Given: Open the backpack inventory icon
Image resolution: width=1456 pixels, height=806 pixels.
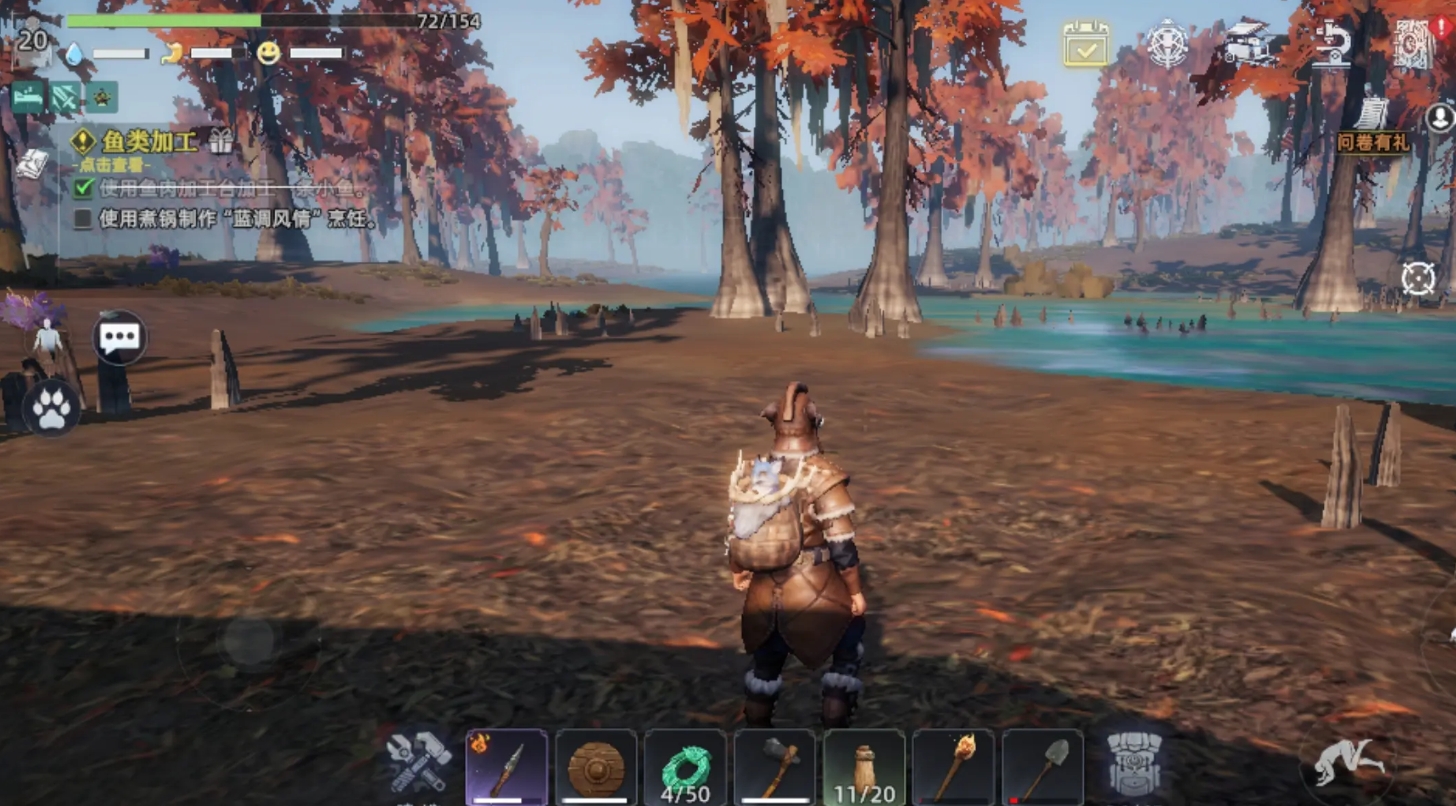Looking at the screenshot, I should pos(1135,765).
